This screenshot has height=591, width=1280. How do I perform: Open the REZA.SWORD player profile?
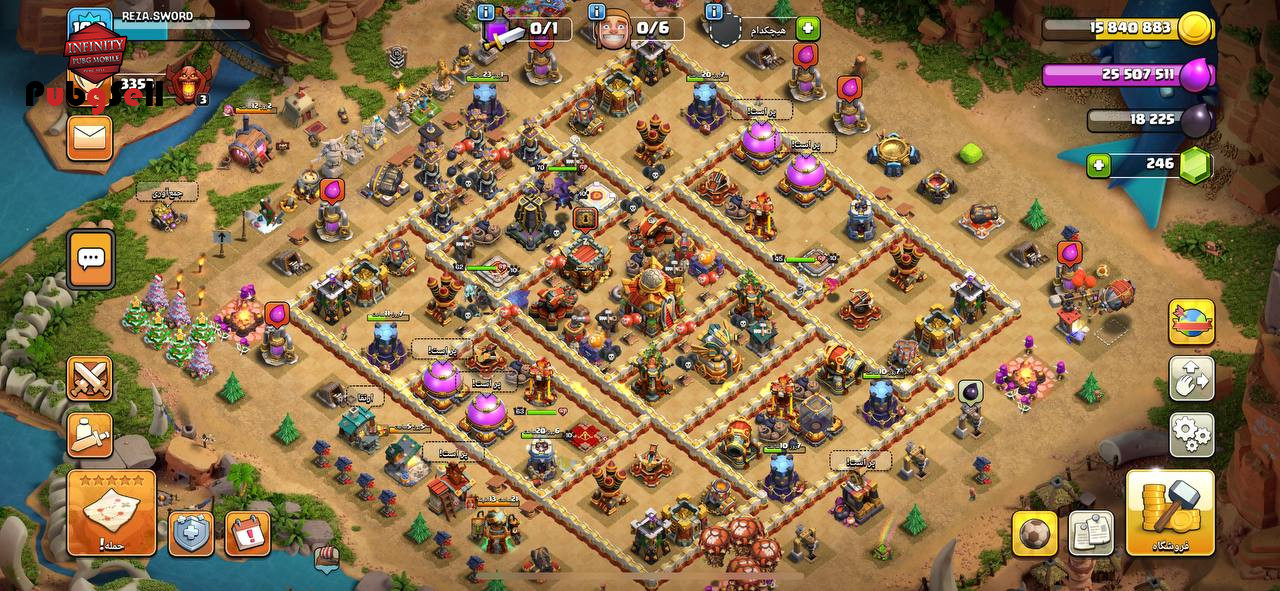(158, 17)
